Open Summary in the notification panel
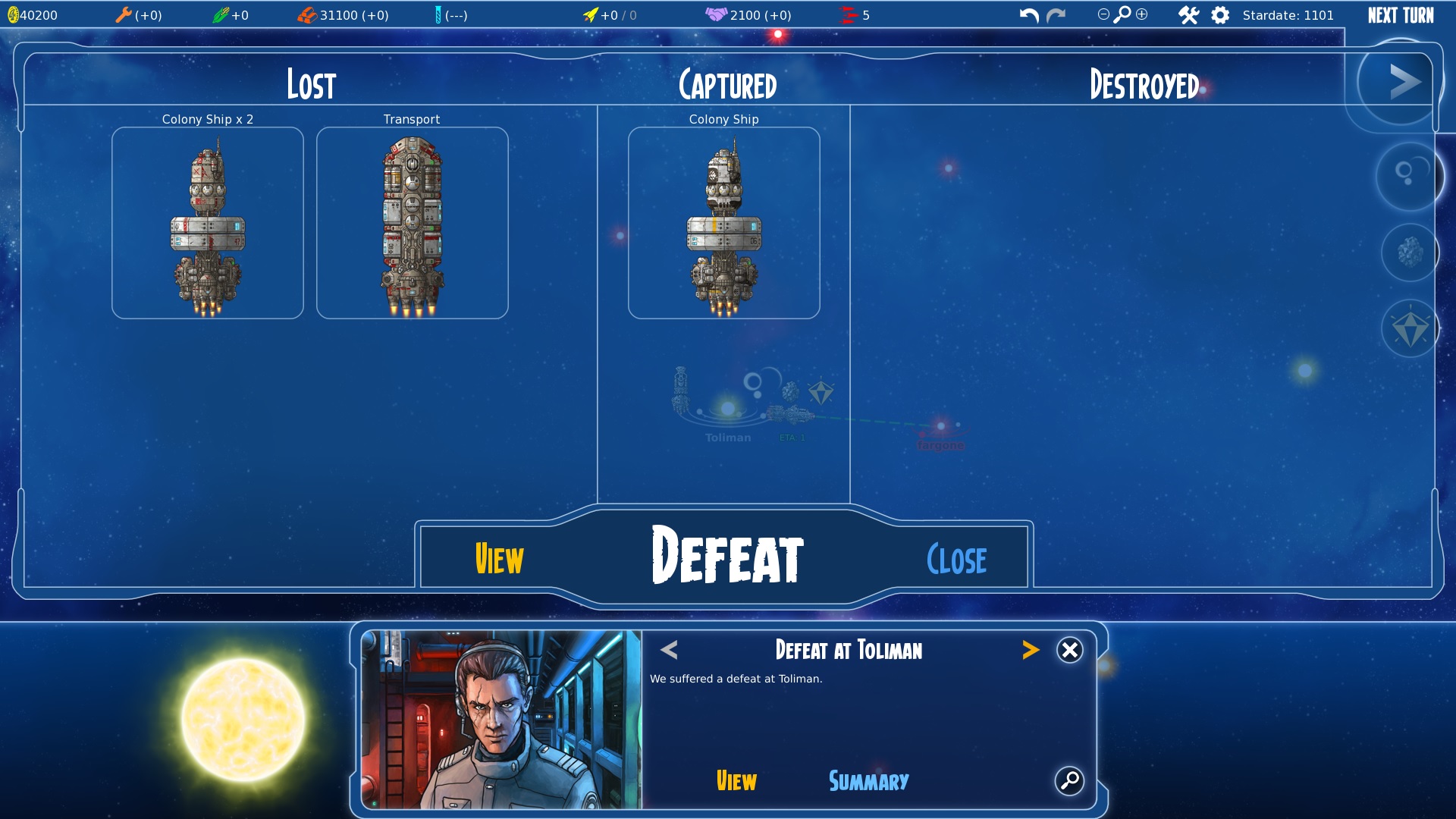Image resolution: width=1456 pixels, height=819 pixels. pos(868,781)
